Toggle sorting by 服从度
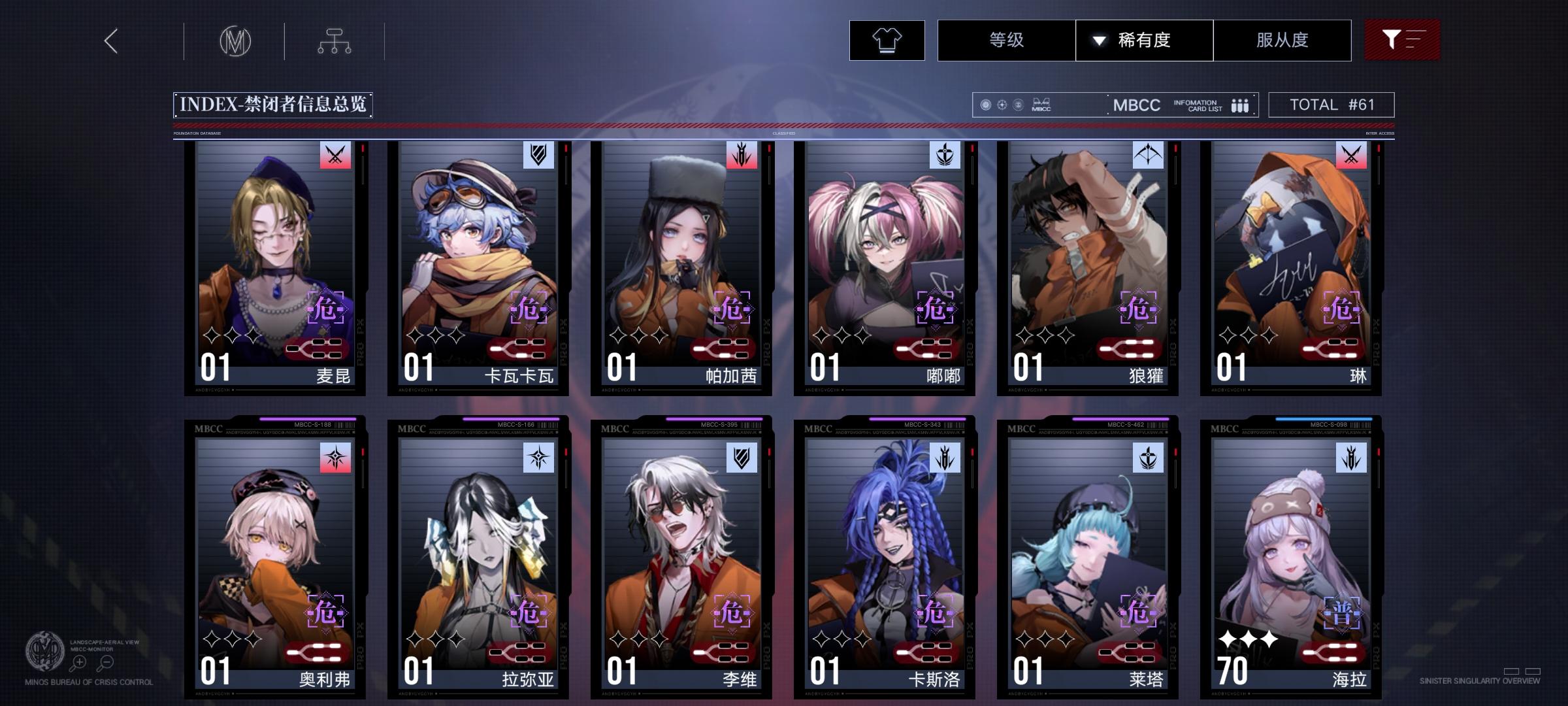 (1282, 40)
